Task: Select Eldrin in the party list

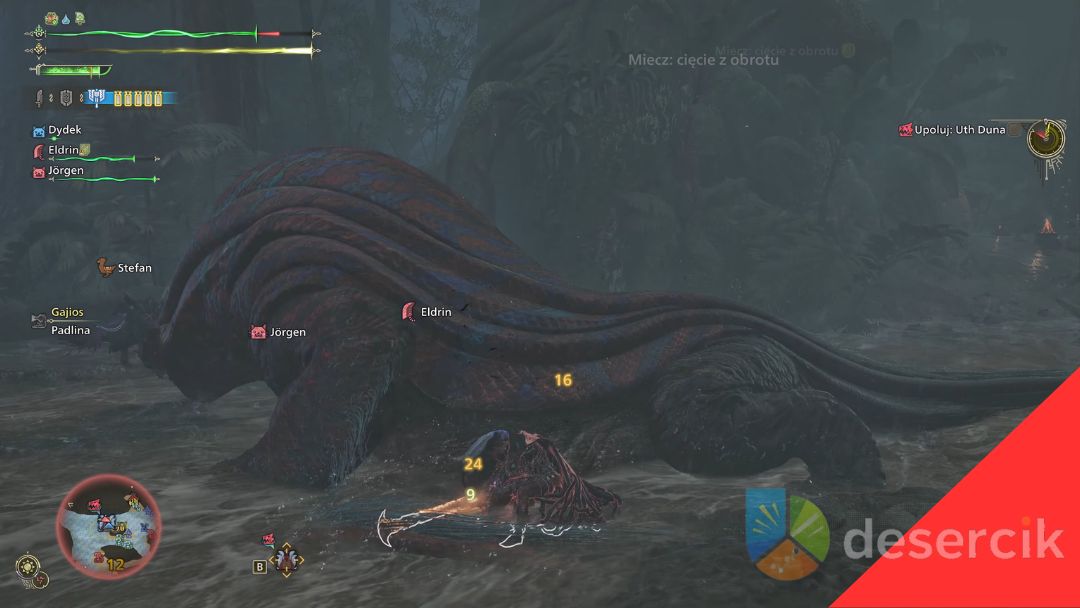Action: [63, 150]
